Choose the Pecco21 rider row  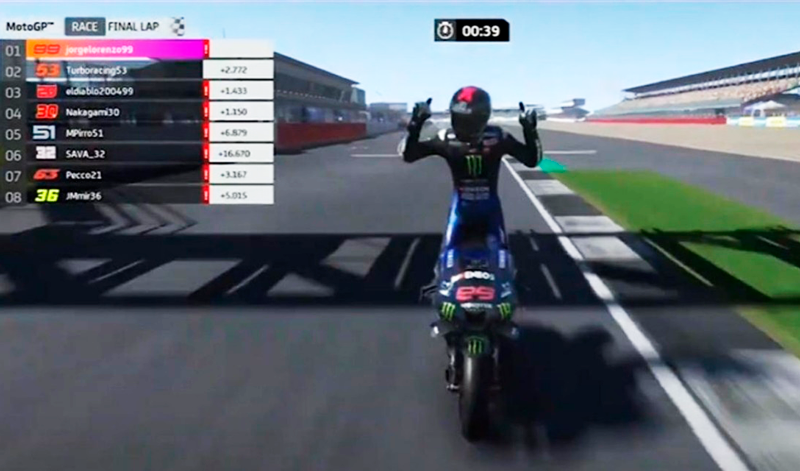point(86,174)
